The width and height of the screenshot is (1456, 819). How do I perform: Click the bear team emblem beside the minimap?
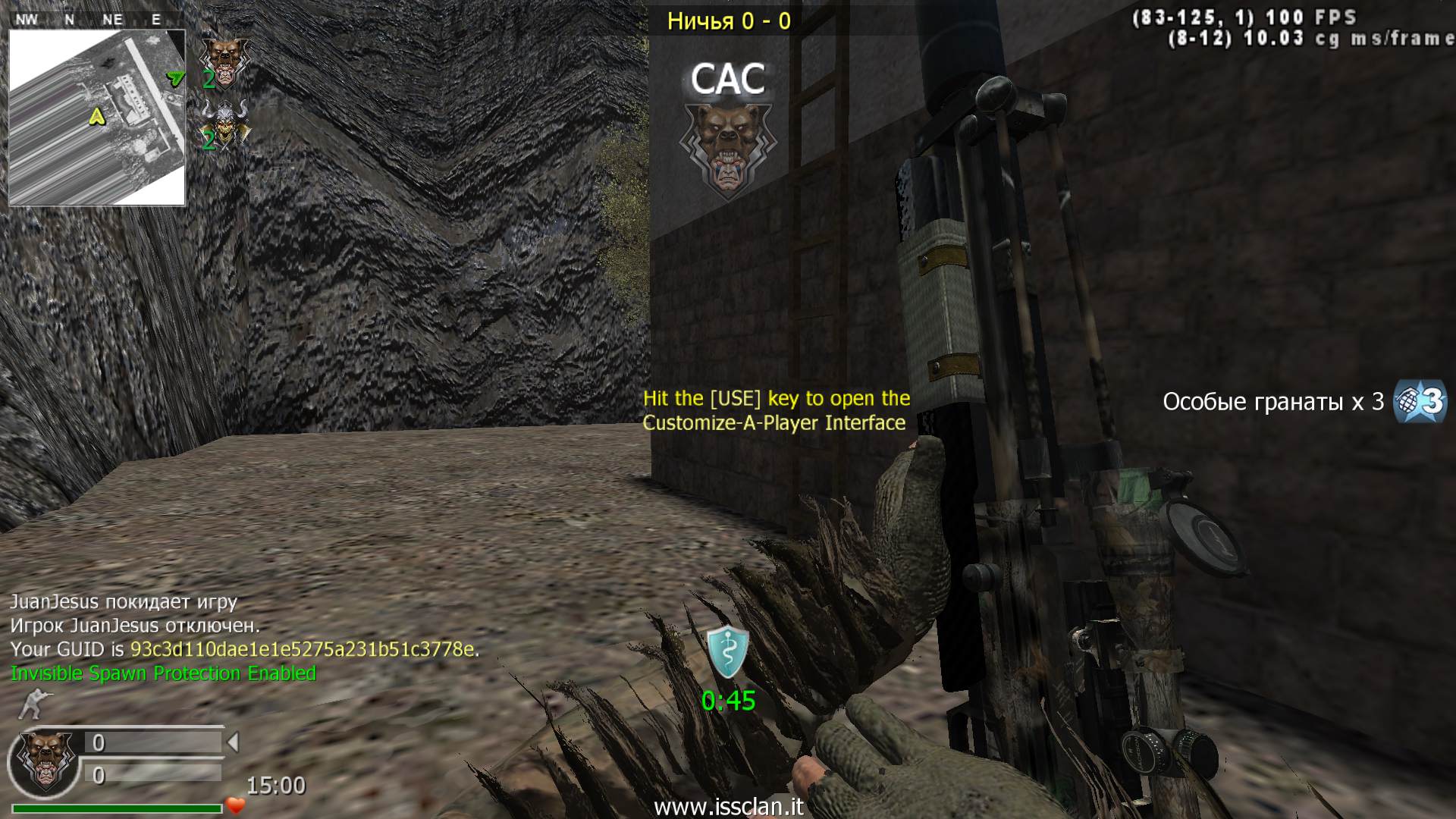point(224,61)
